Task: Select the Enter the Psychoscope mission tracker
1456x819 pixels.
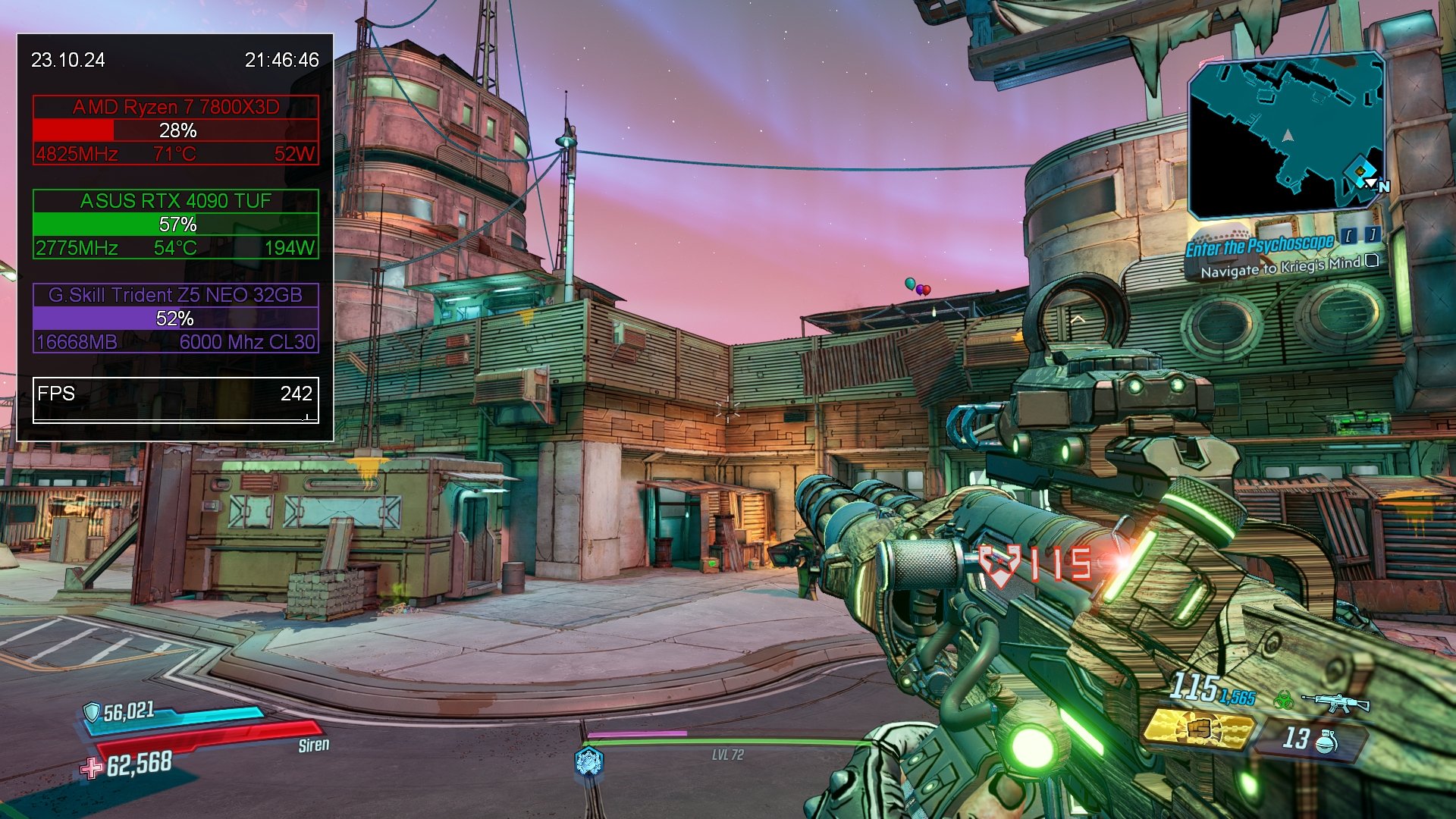Action: click(x=1260, y=245)
